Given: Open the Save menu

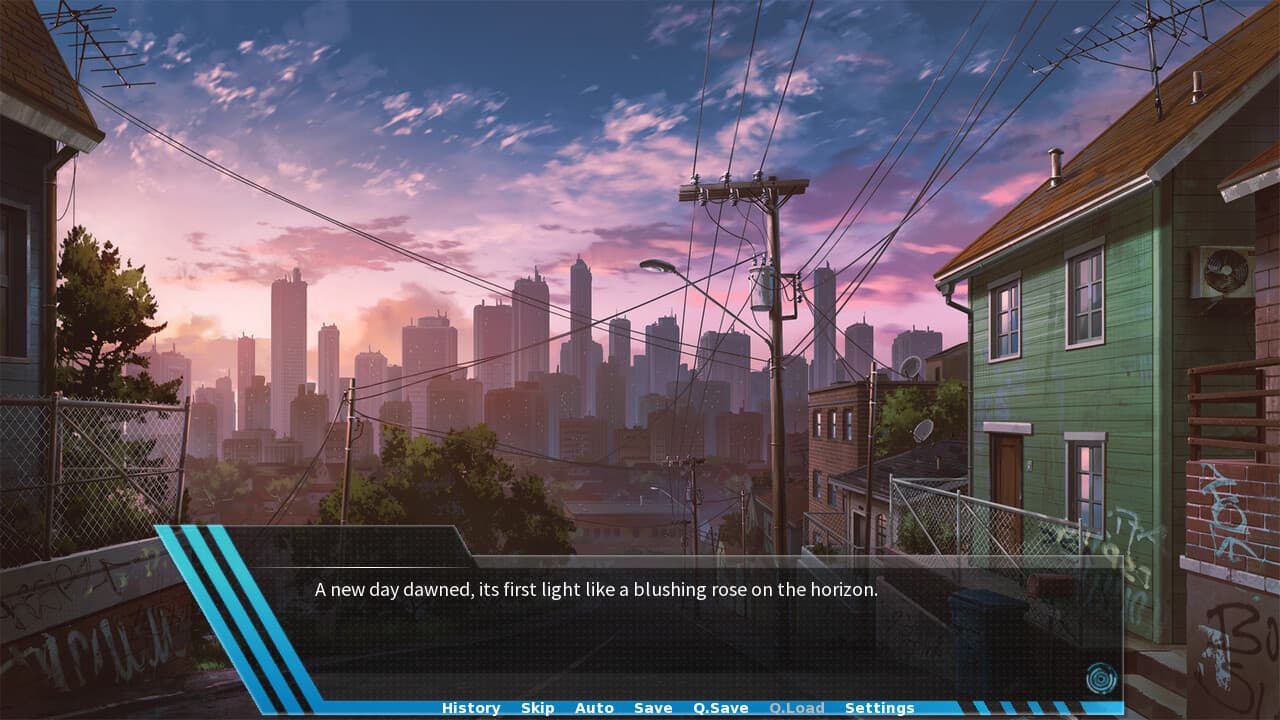Looking at the screenshot, I should pyautogui.click(x=653, y=708).
